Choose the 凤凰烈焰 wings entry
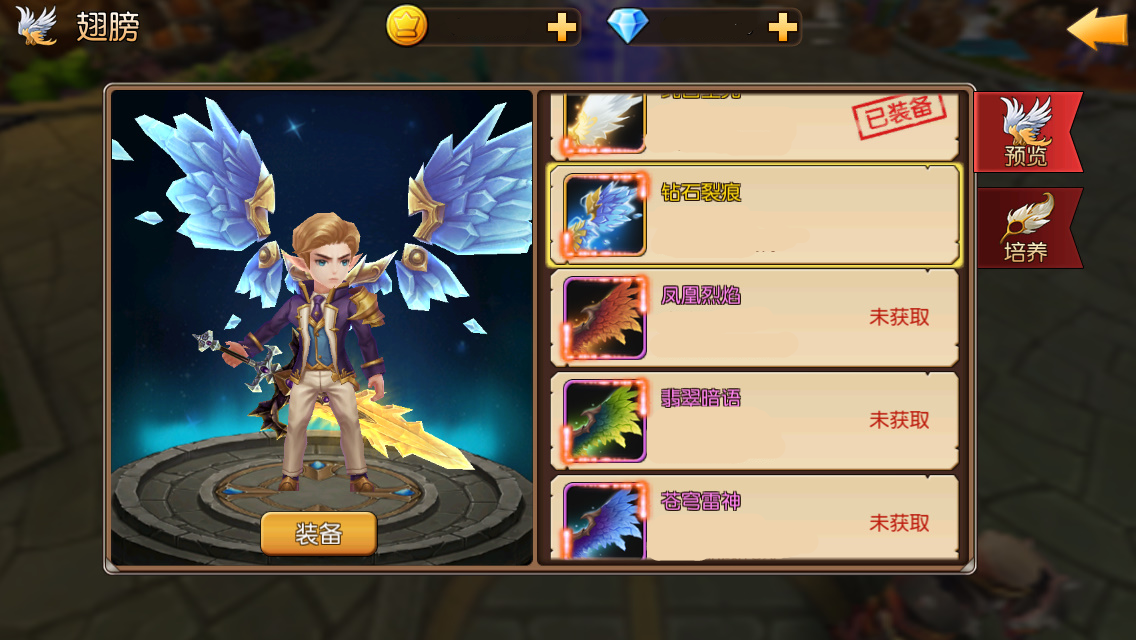The image size is (1136, 640). pos(755,318)
